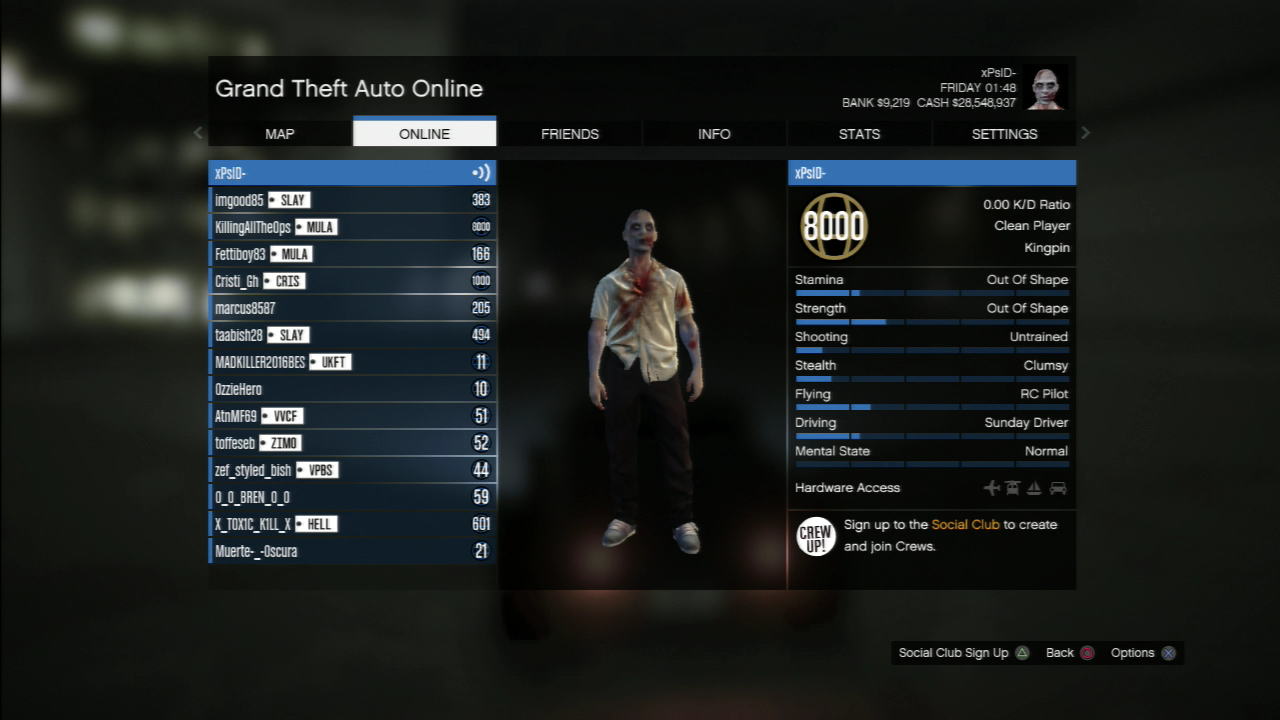Screen dimensions: 1280x720
Task: Go to the SETTINGS tab
Action: pyautogui.click(x=1004, y=134)
